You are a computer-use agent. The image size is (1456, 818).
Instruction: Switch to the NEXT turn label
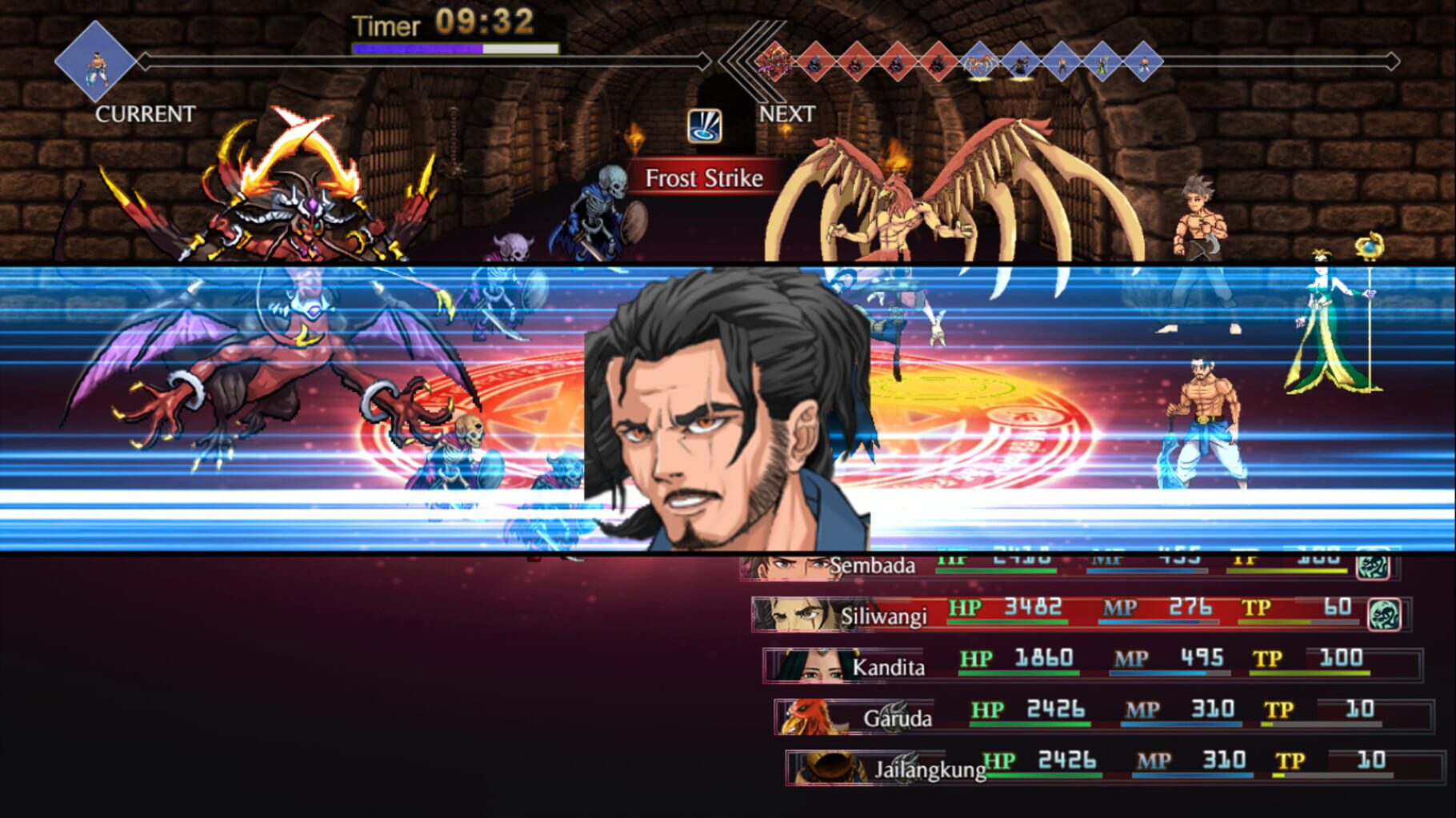pyautogui.click(x=787, y=114)
